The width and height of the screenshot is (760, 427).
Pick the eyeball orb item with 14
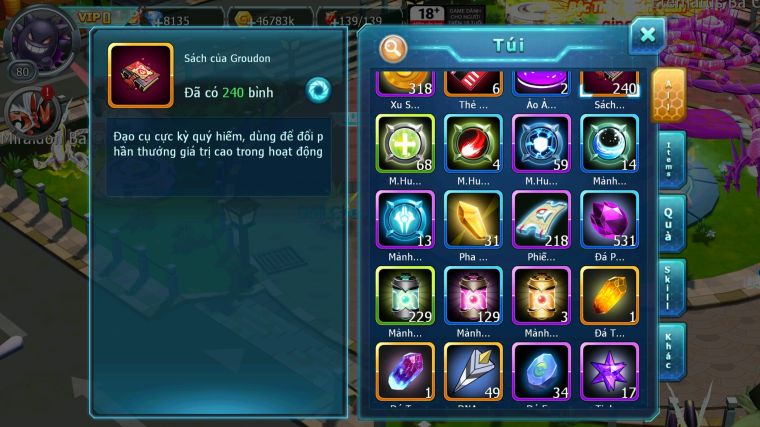610,143
